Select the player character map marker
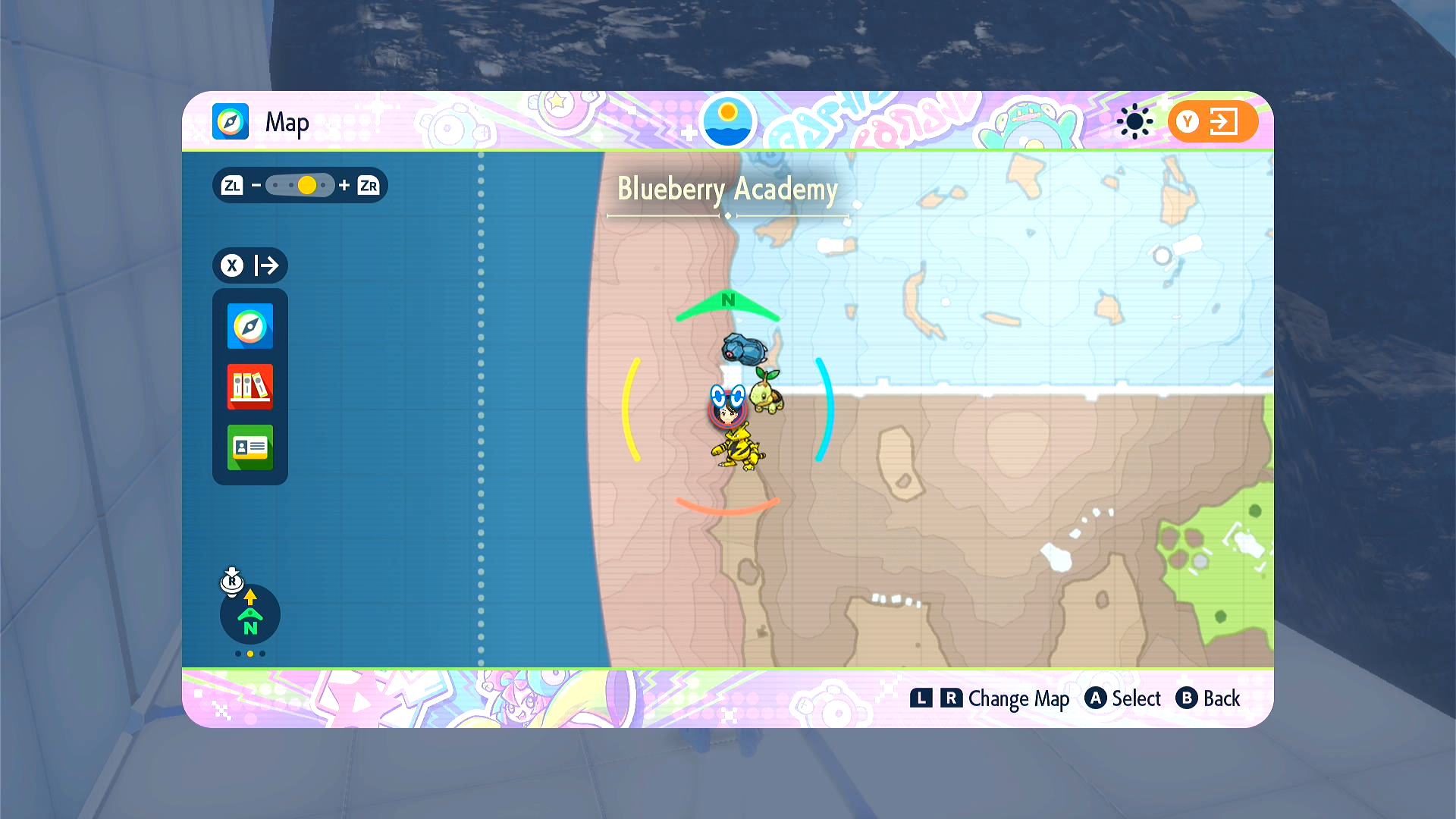Viewport: 1456px width, 819px height. 727,410
